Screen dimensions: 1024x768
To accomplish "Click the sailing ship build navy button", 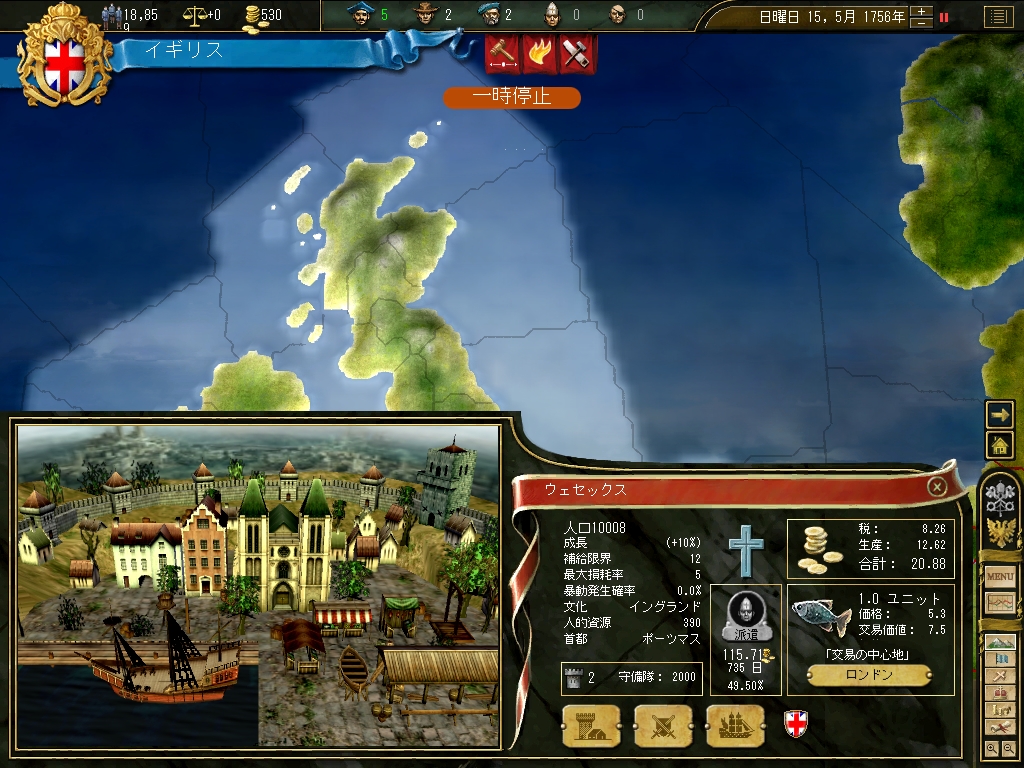I will 735,725.
